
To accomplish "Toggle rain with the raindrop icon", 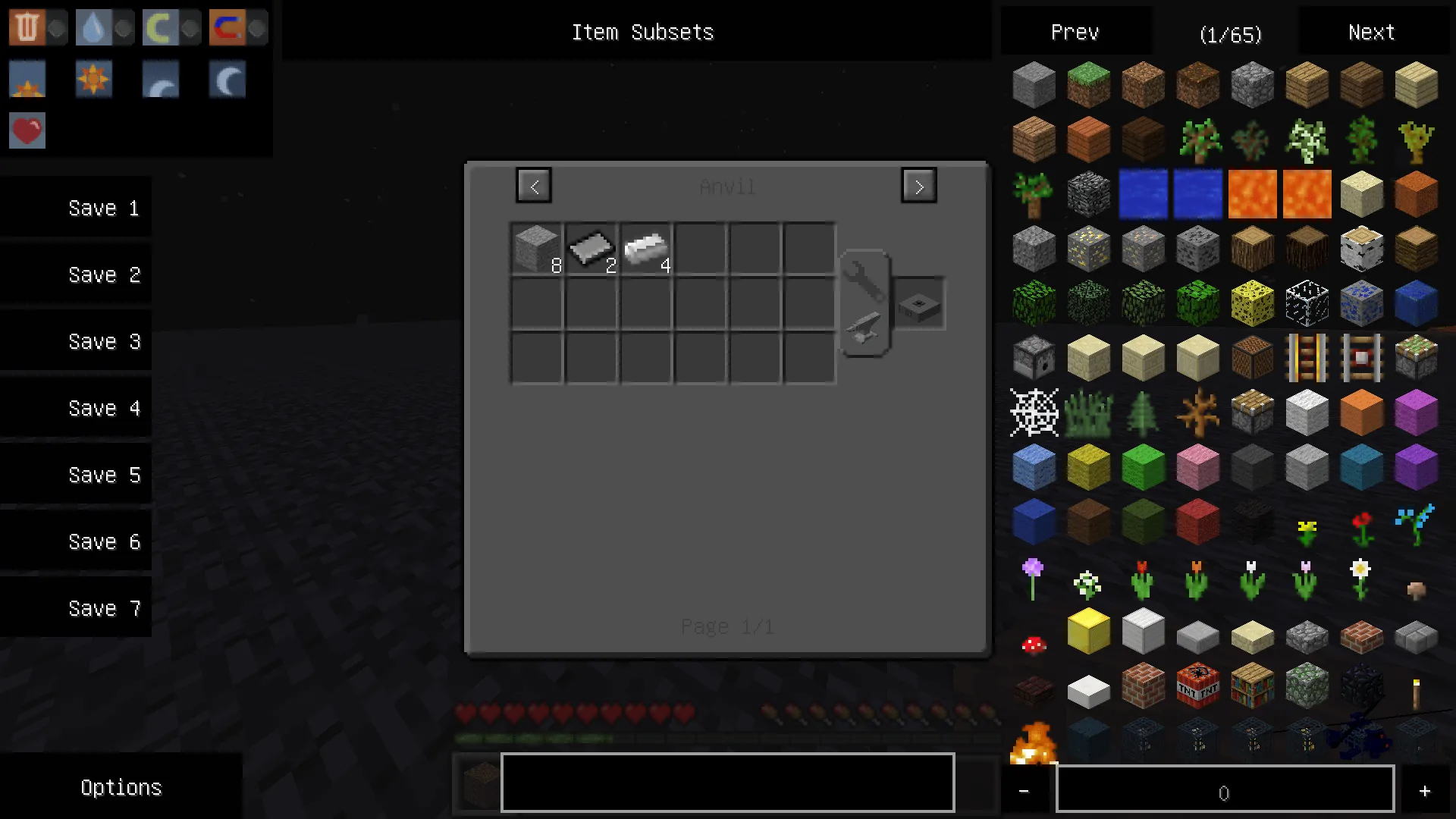I will (93, 27).
